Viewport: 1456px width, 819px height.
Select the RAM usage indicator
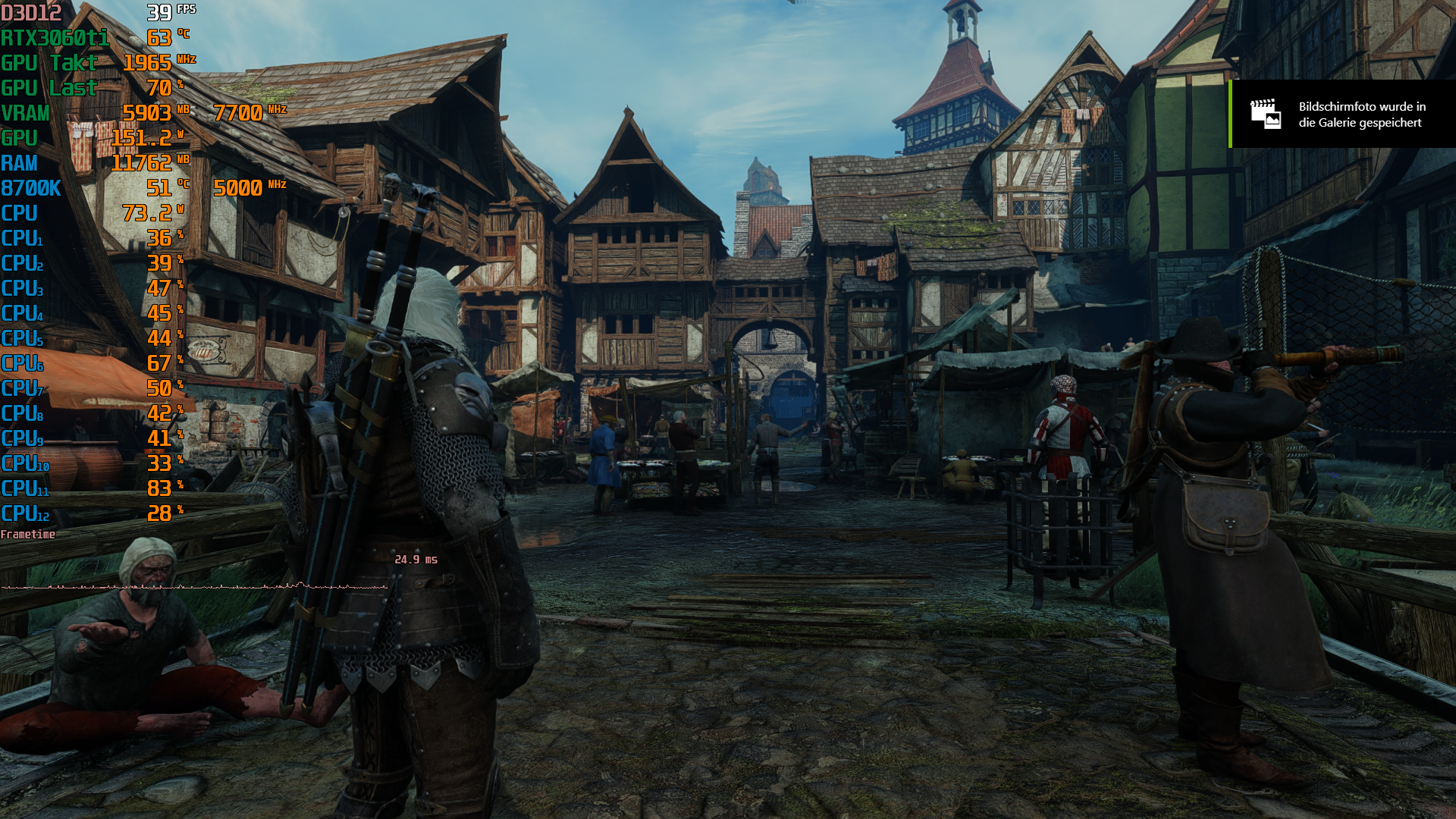point(19,162)
